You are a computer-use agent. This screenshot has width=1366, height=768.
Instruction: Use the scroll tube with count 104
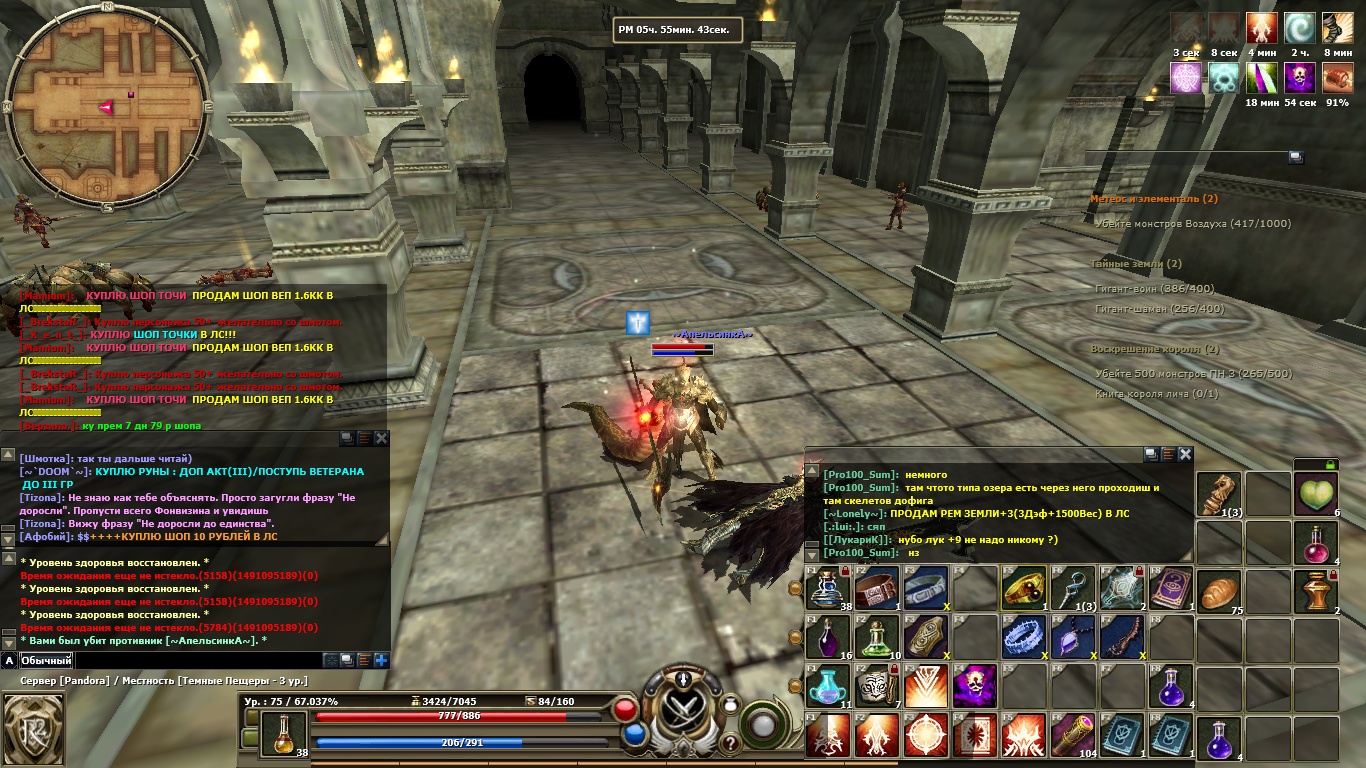pyautogui.click(x=1072, y=738)
